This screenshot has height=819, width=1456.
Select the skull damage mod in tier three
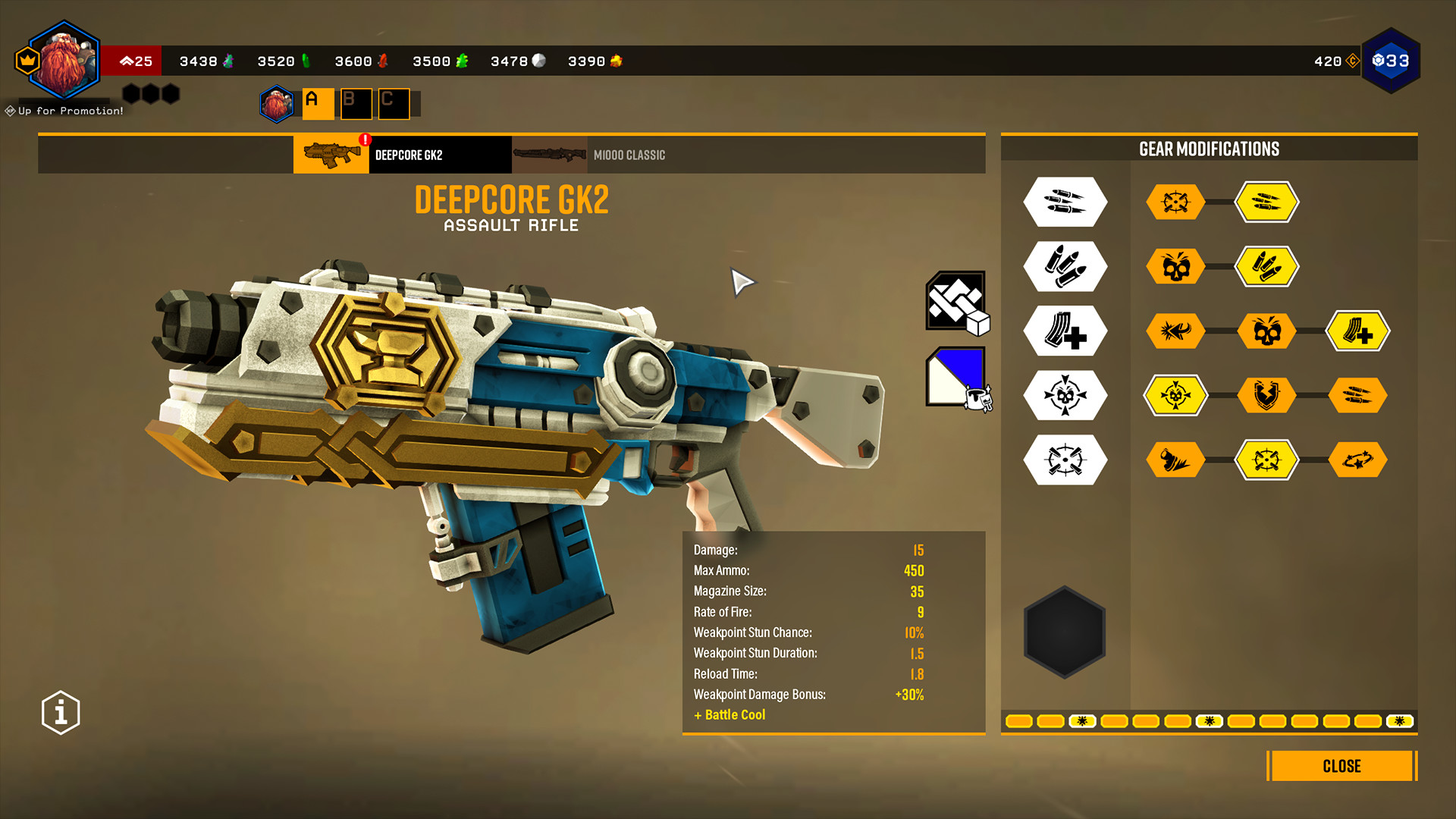coord(1267,331)
